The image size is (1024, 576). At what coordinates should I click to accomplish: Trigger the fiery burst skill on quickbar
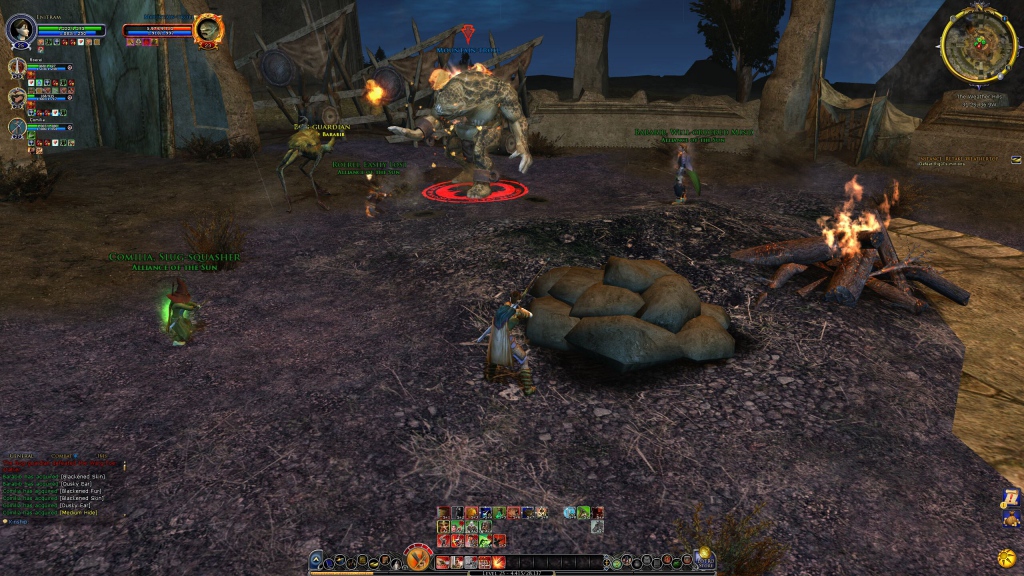click(497, 562)
